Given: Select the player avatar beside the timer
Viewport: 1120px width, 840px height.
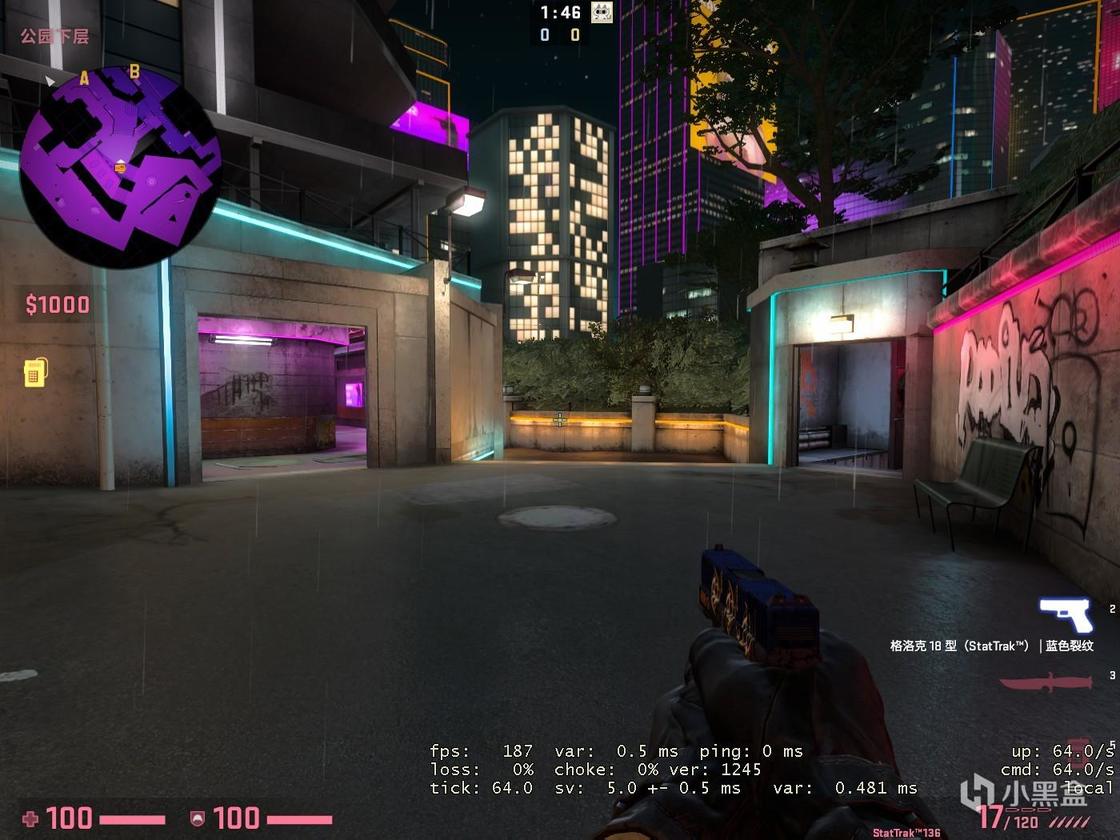Looking at the screenshot, I should tap(601, 13).
